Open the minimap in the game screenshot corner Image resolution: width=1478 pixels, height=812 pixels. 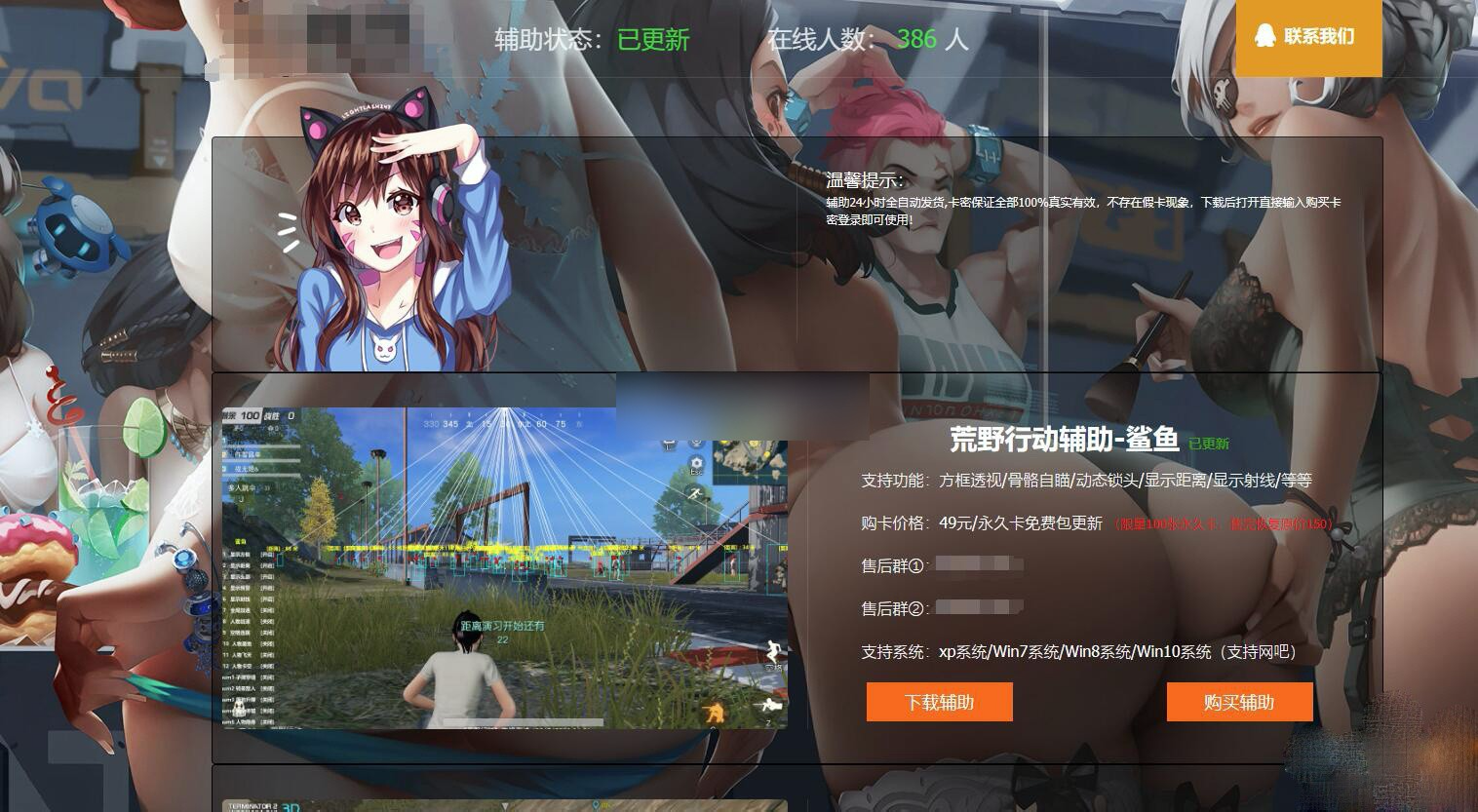pyautogui.click(x=750, y=462)
